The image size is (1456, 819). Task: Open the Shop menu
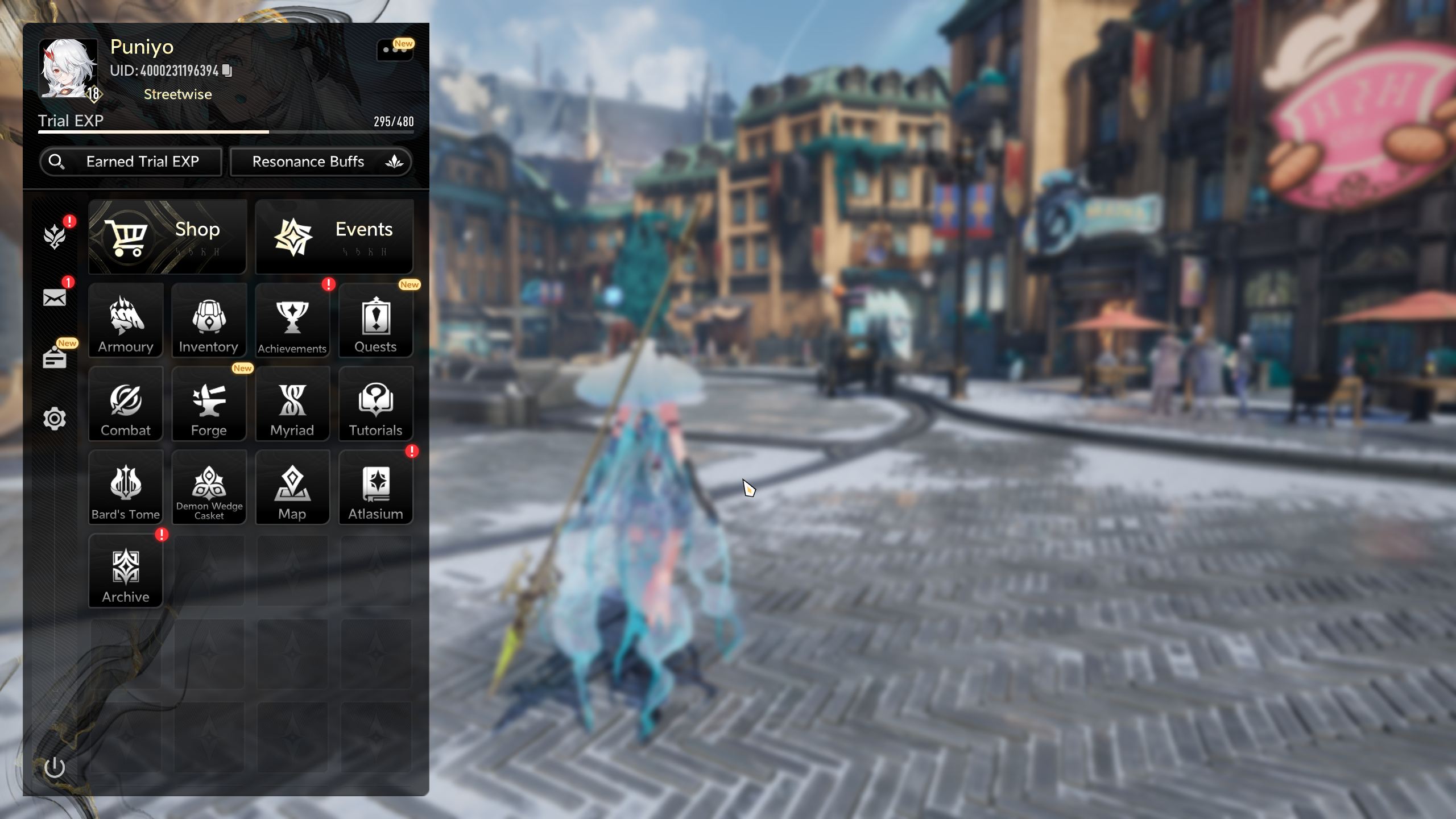point(167,237)
